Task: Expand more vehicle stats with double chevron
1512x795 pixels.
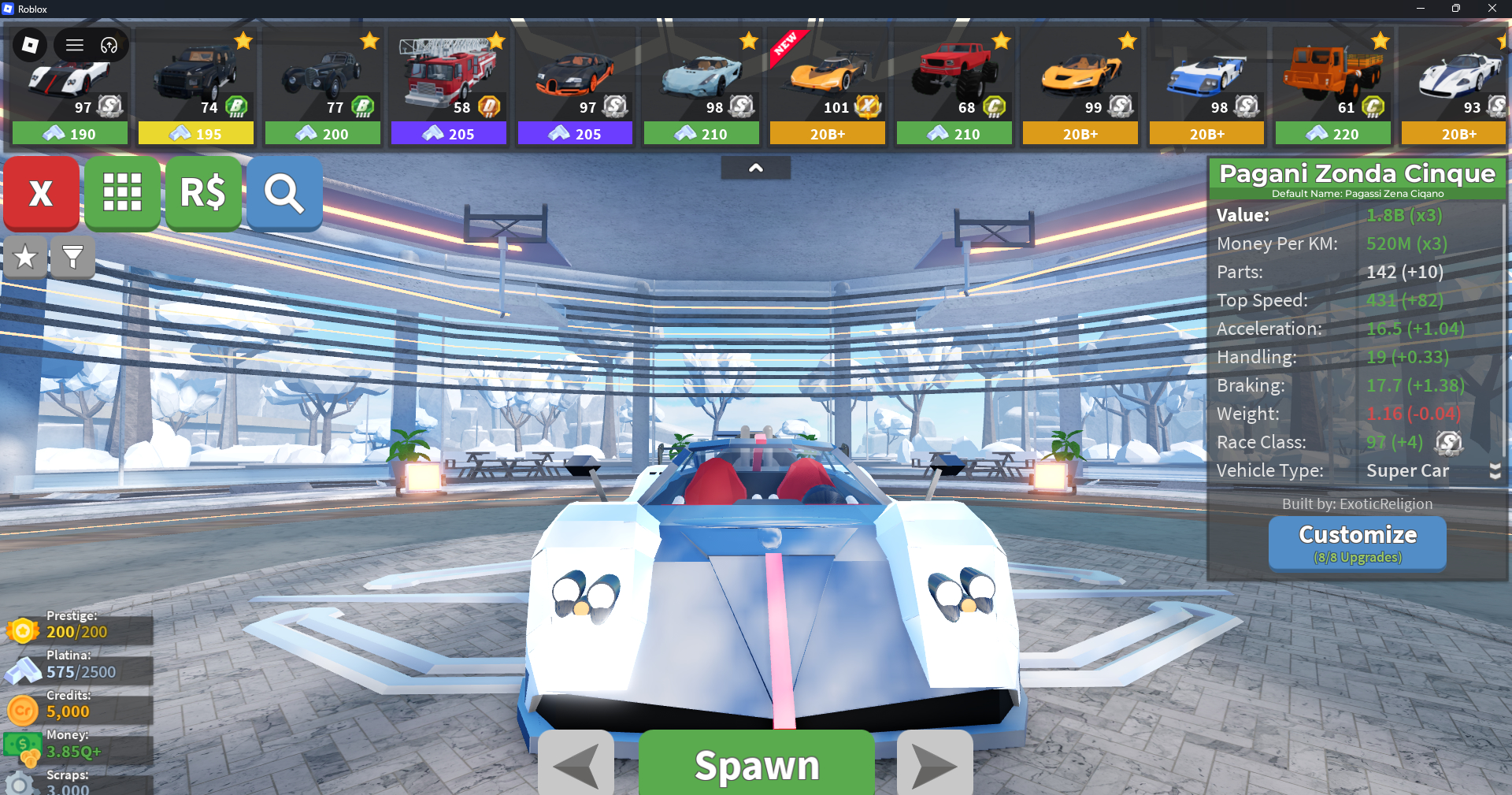Action: coord(1495,471)
